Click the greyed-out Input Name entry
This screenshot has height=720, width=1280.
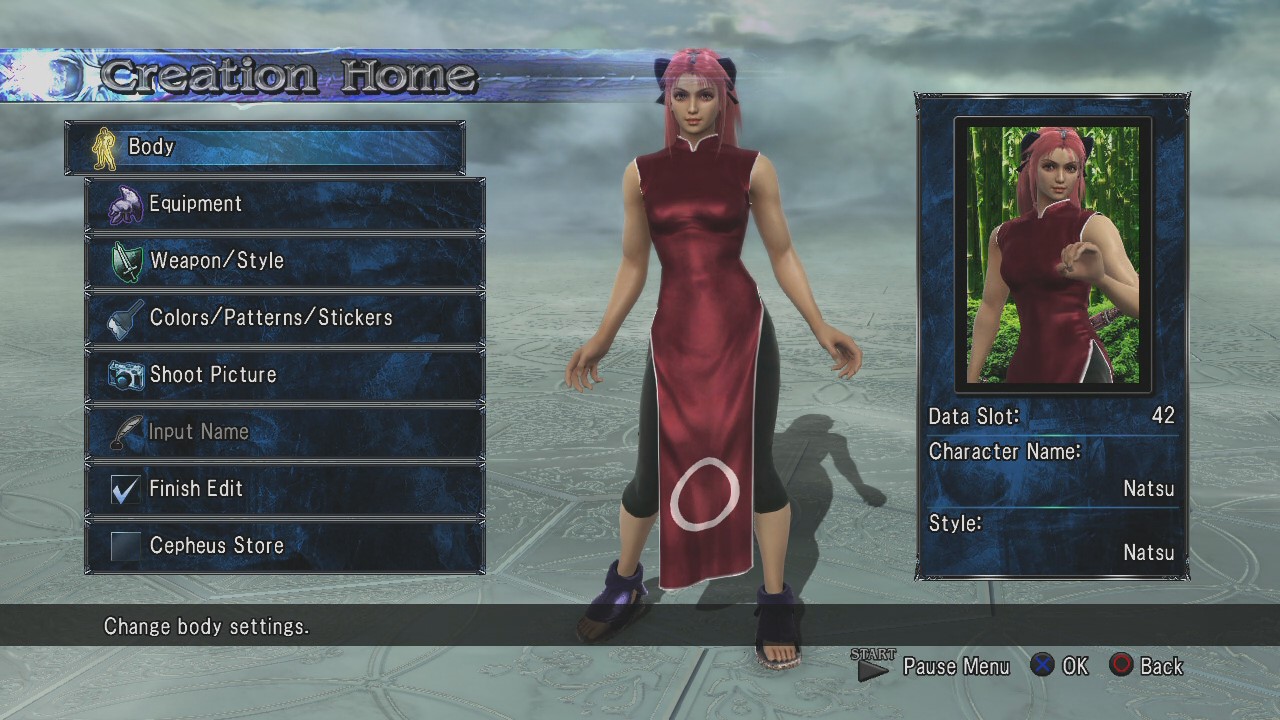click(x=285, y=433)
